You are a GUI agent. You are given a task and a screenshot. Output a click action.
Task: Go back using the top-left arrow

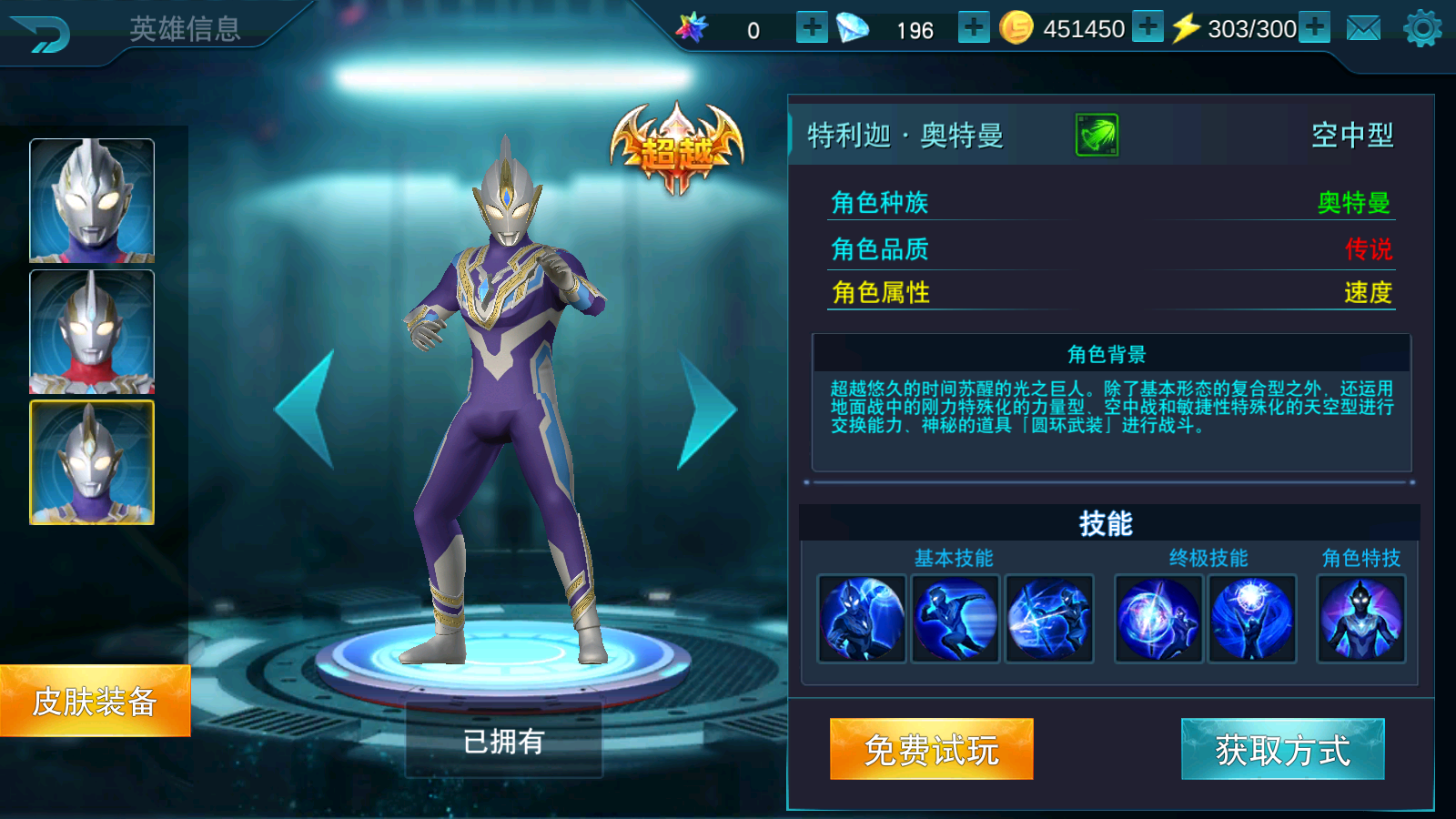[41, 35]
